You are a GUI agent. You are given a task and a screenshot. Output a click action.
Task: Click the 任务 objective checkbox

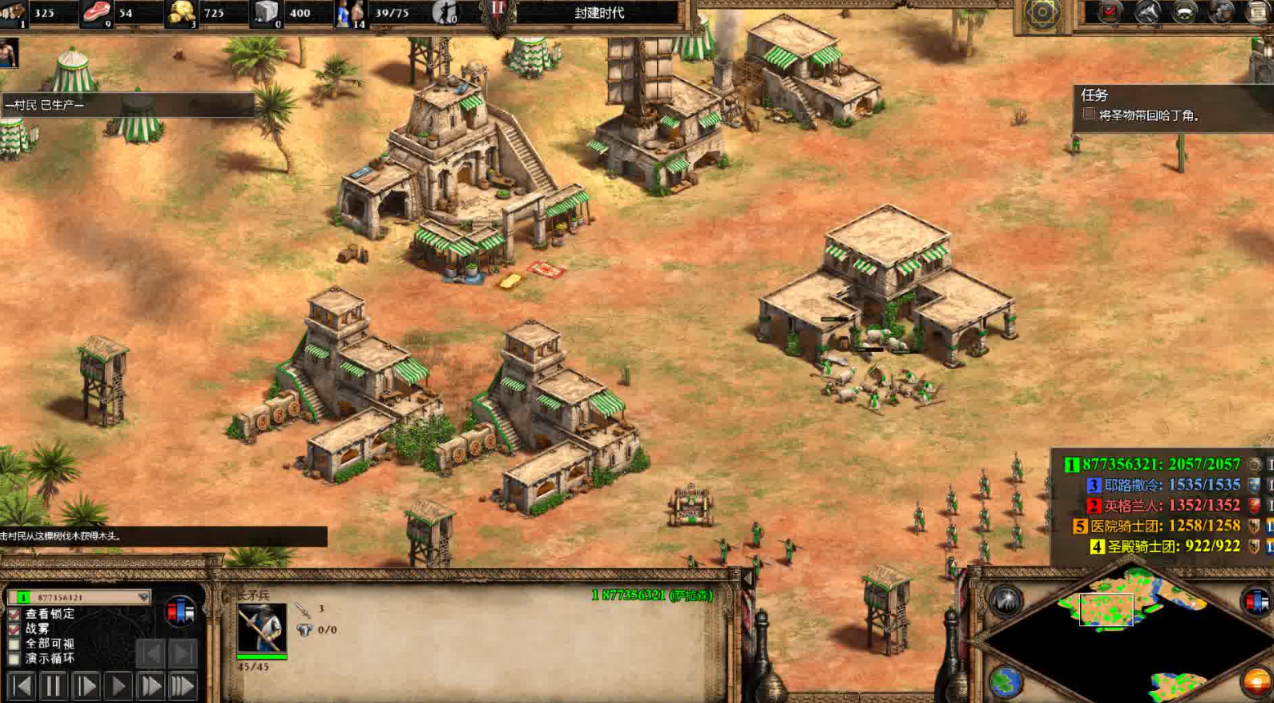coord(1089,114)
